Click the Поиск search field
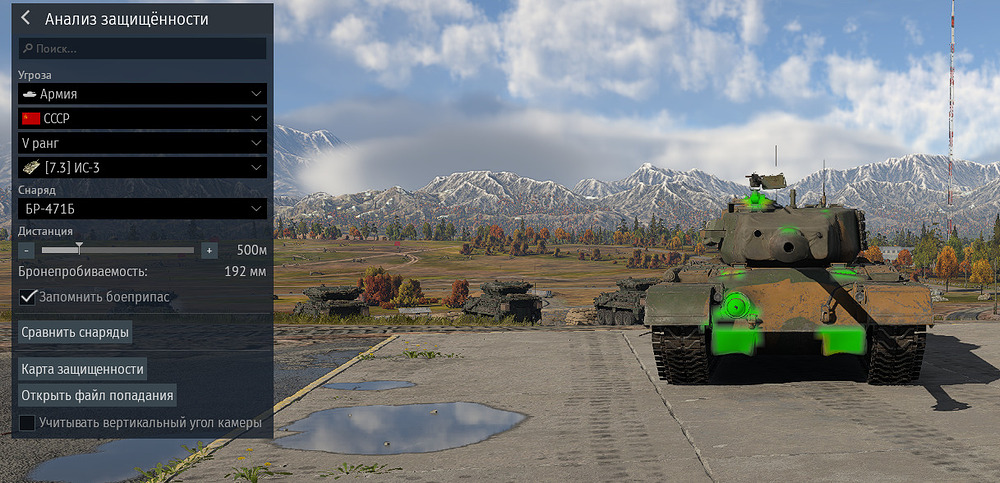This screenshot has width=1000, height=483. pyautogui.click(x=142, y=48)
